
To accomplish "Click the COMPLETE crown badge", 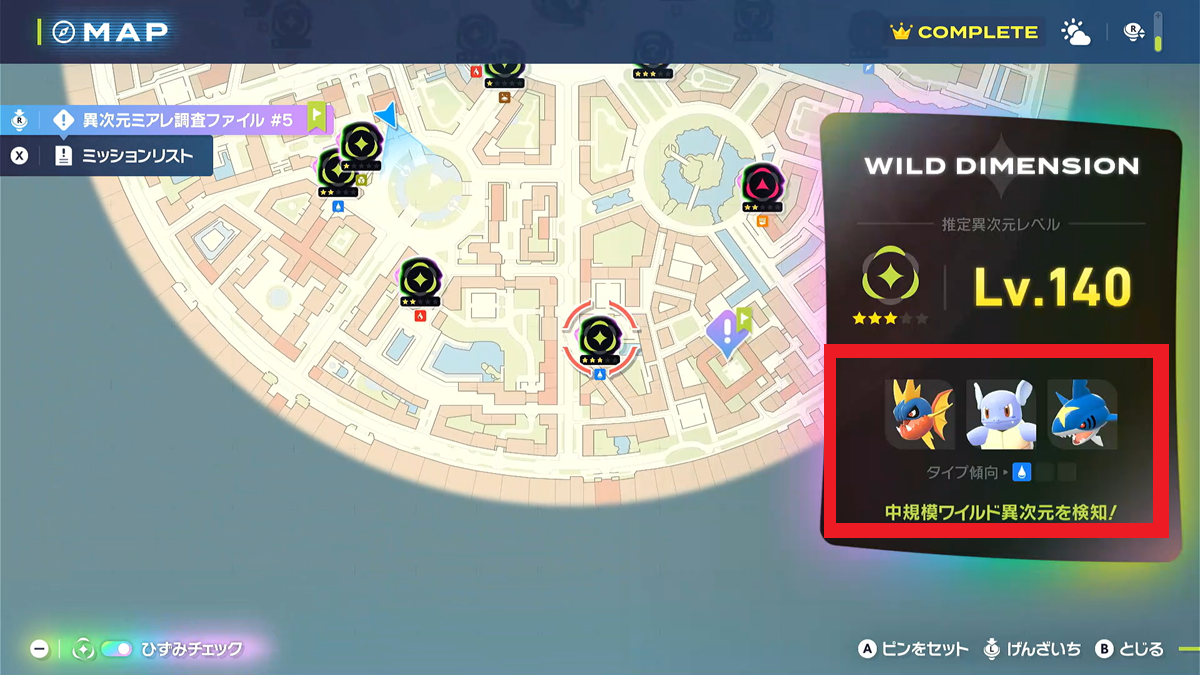I will (964, 32).
